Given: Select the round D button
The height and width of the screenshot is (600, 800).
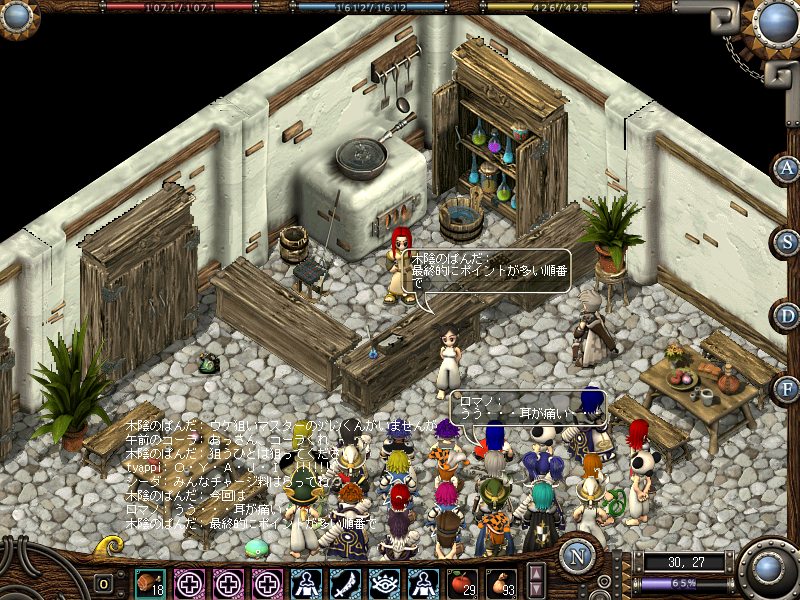Looking at the screenshot, I should (787, 315).
